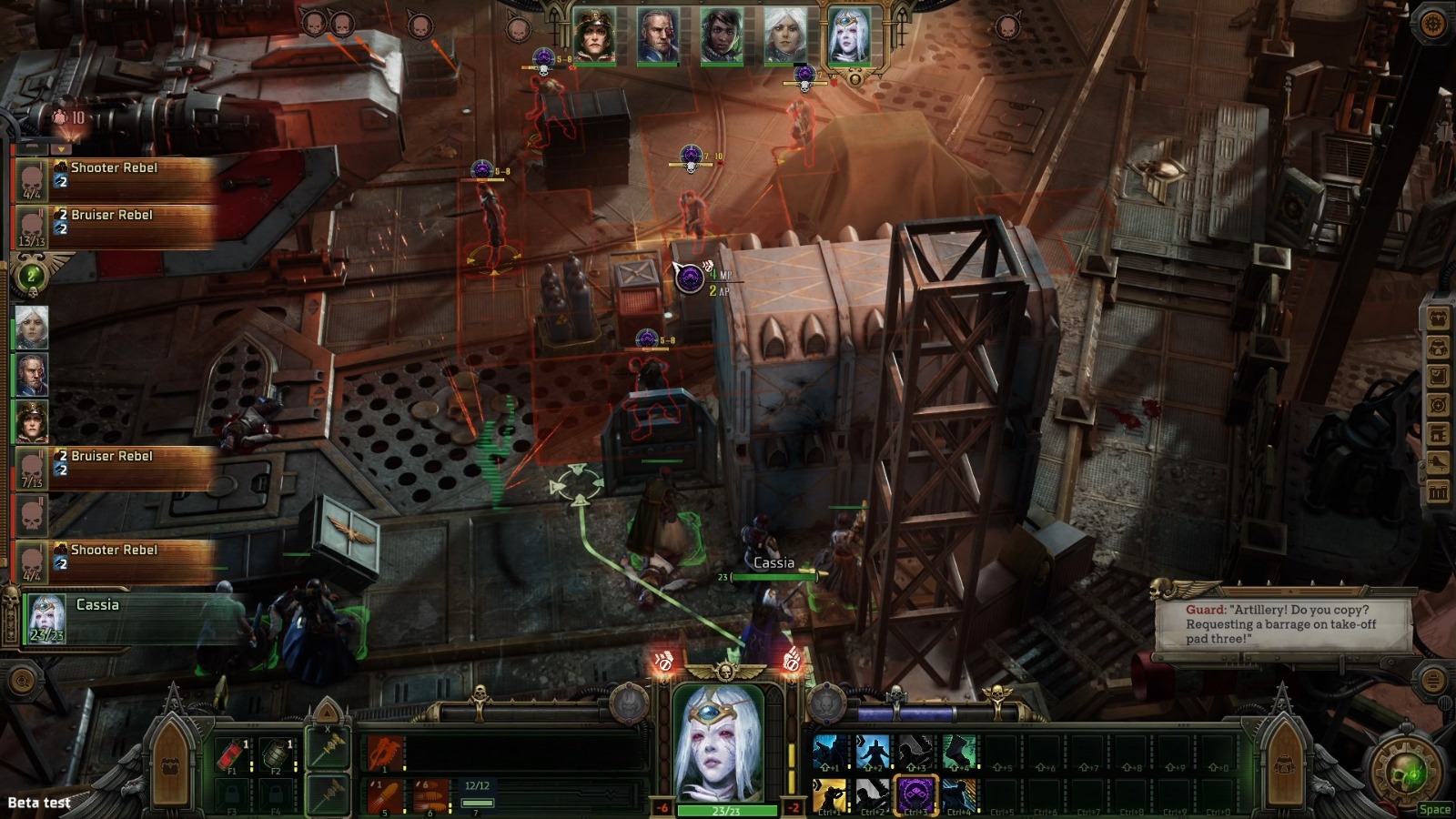Open the inventory chest icon in right sidebar

click(1441, 319)
